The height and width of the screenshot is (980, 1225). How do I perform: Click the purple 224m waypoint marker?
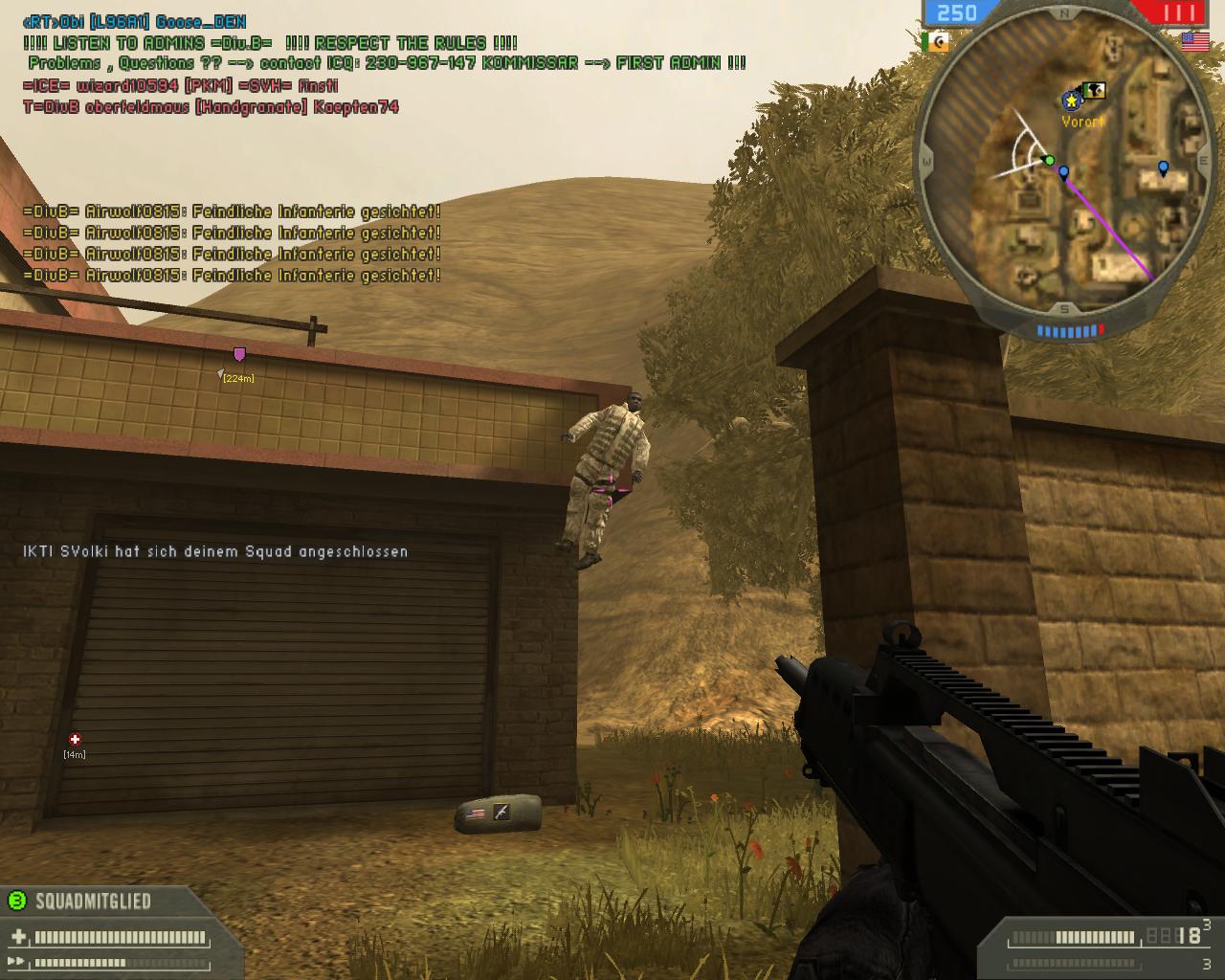[x=239, y=355]
